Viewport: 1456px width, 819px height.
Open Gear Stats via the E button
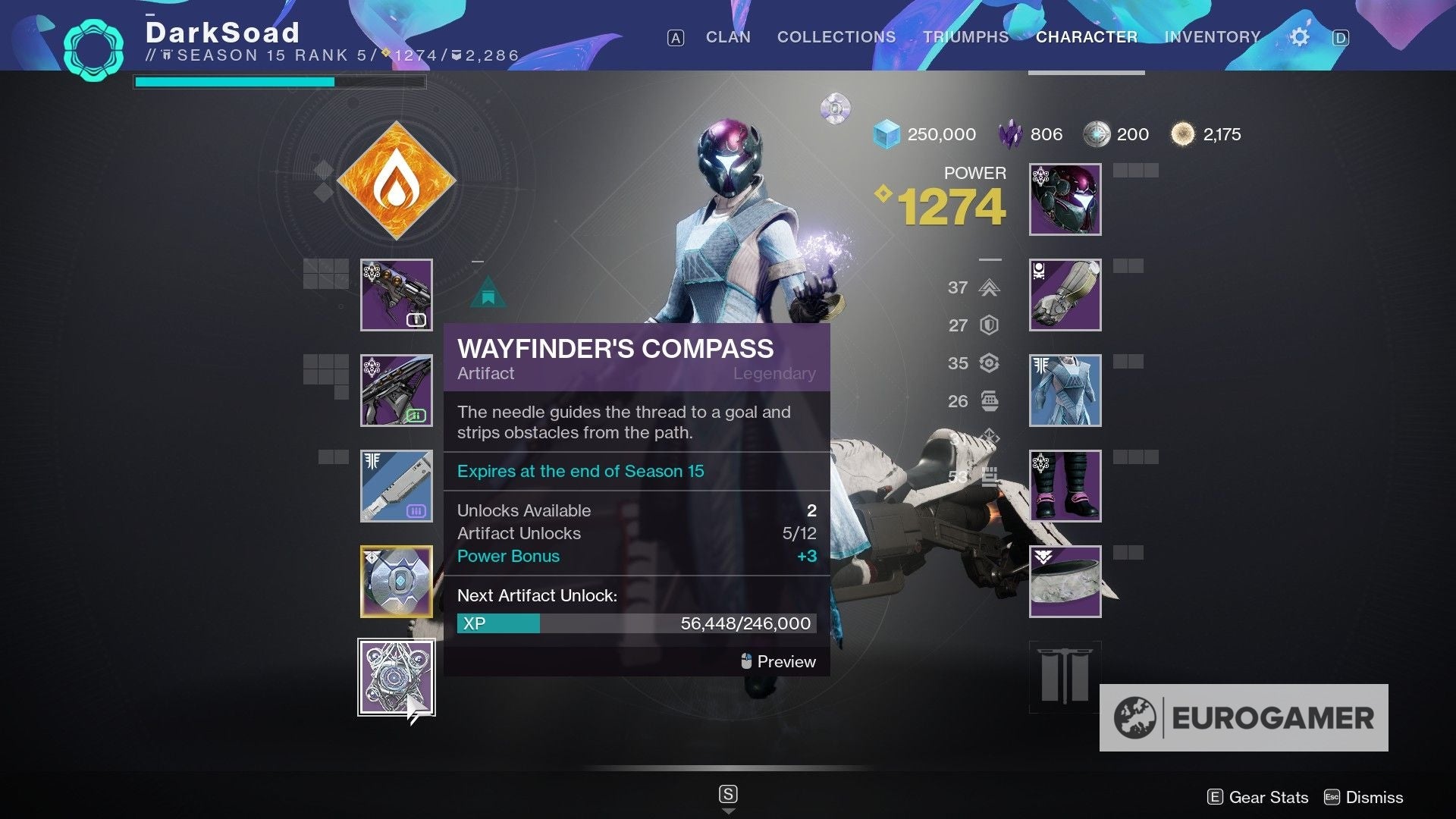pyautogui.click(x=1258, y=797)
